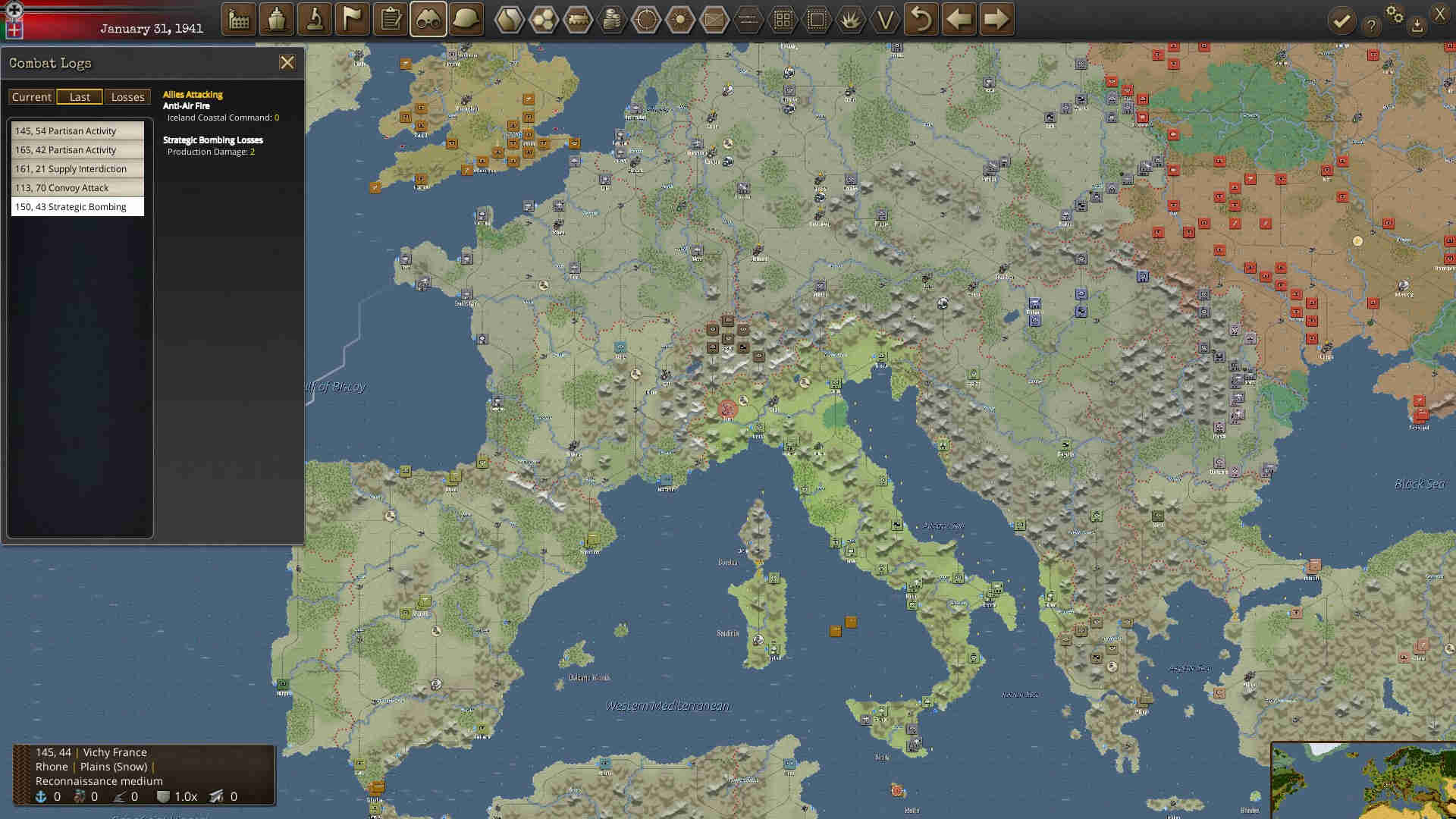Toggle the weather sun overlay
Viewport: 1456px width, 819px height.
pos(679,19)
